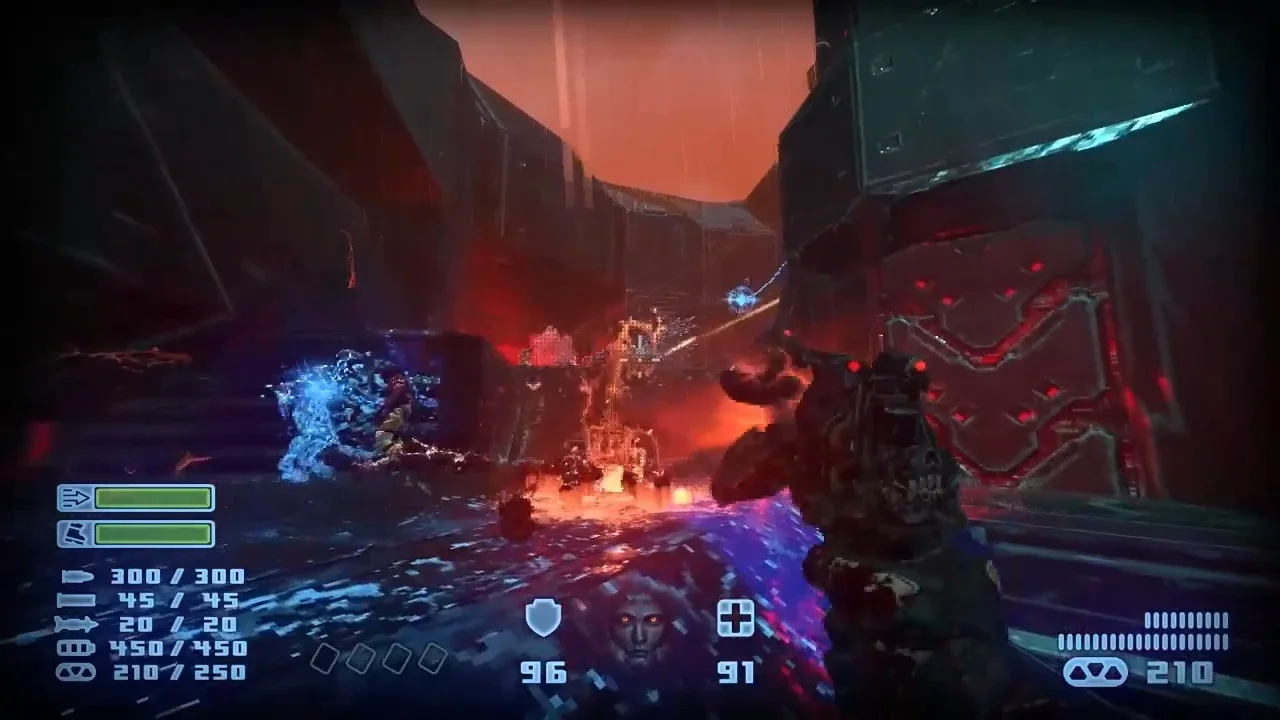Image resolution: width=1280 pixels, height=720 pixels.
Task: Select the boot jump ability icon
Action: (x=74, y=534)
